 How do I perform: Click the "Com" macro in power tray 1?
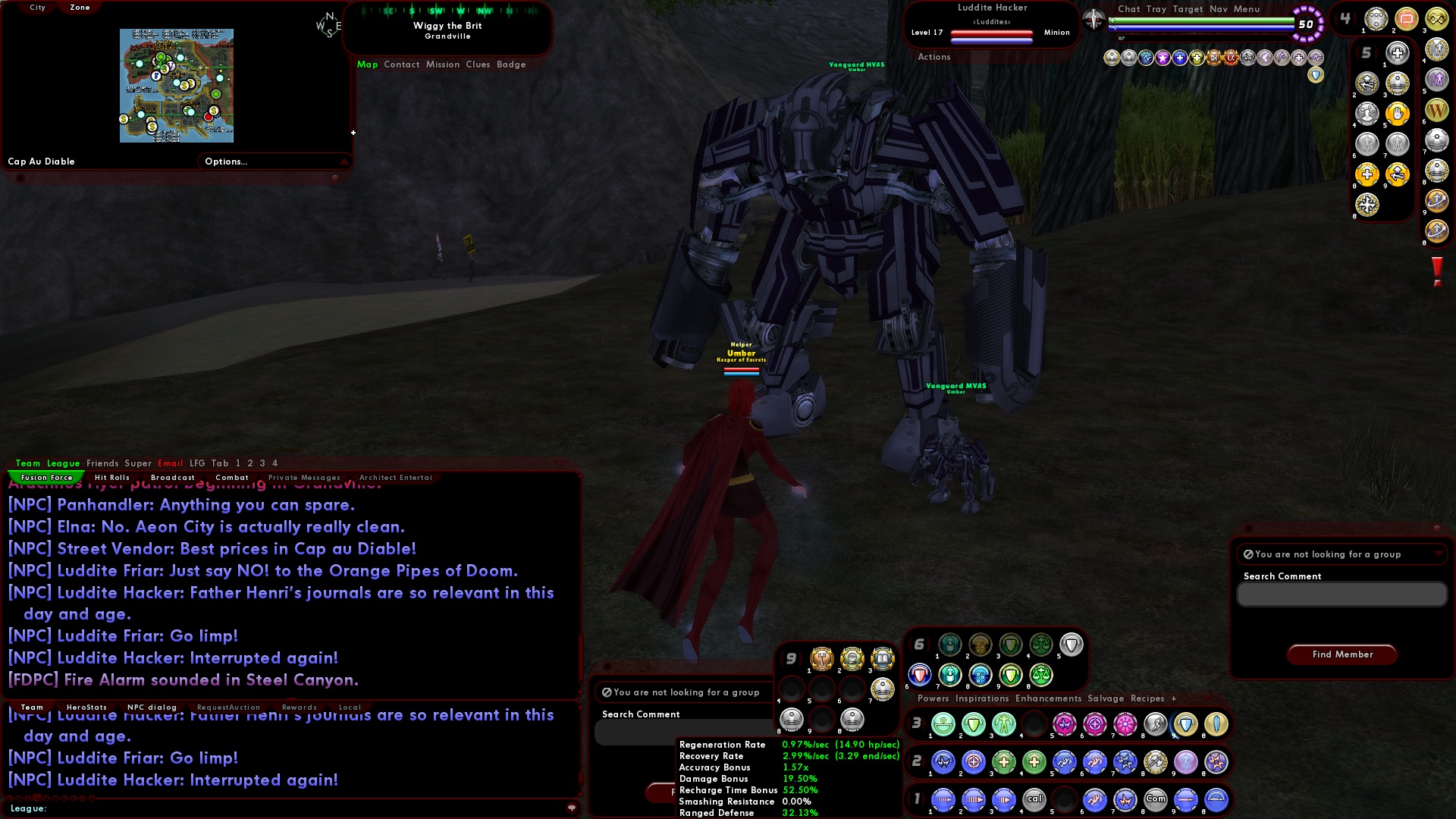[x=1156, y=799]
